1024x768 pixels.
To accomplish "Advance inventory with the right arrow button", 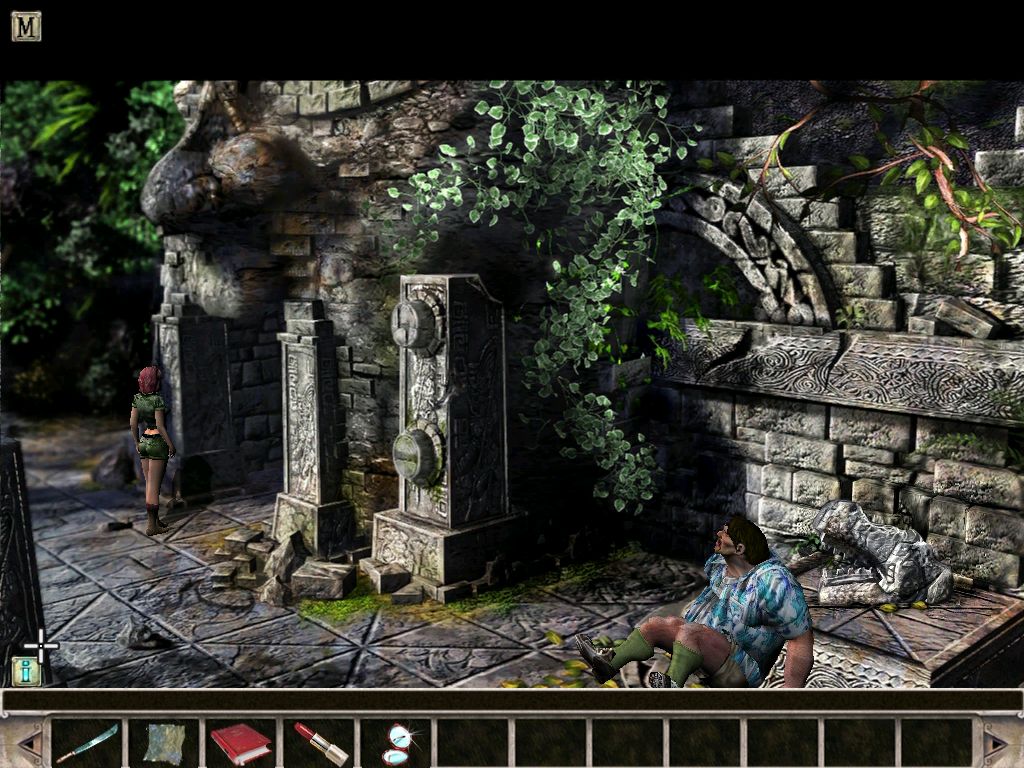I will tap(996, 742).
